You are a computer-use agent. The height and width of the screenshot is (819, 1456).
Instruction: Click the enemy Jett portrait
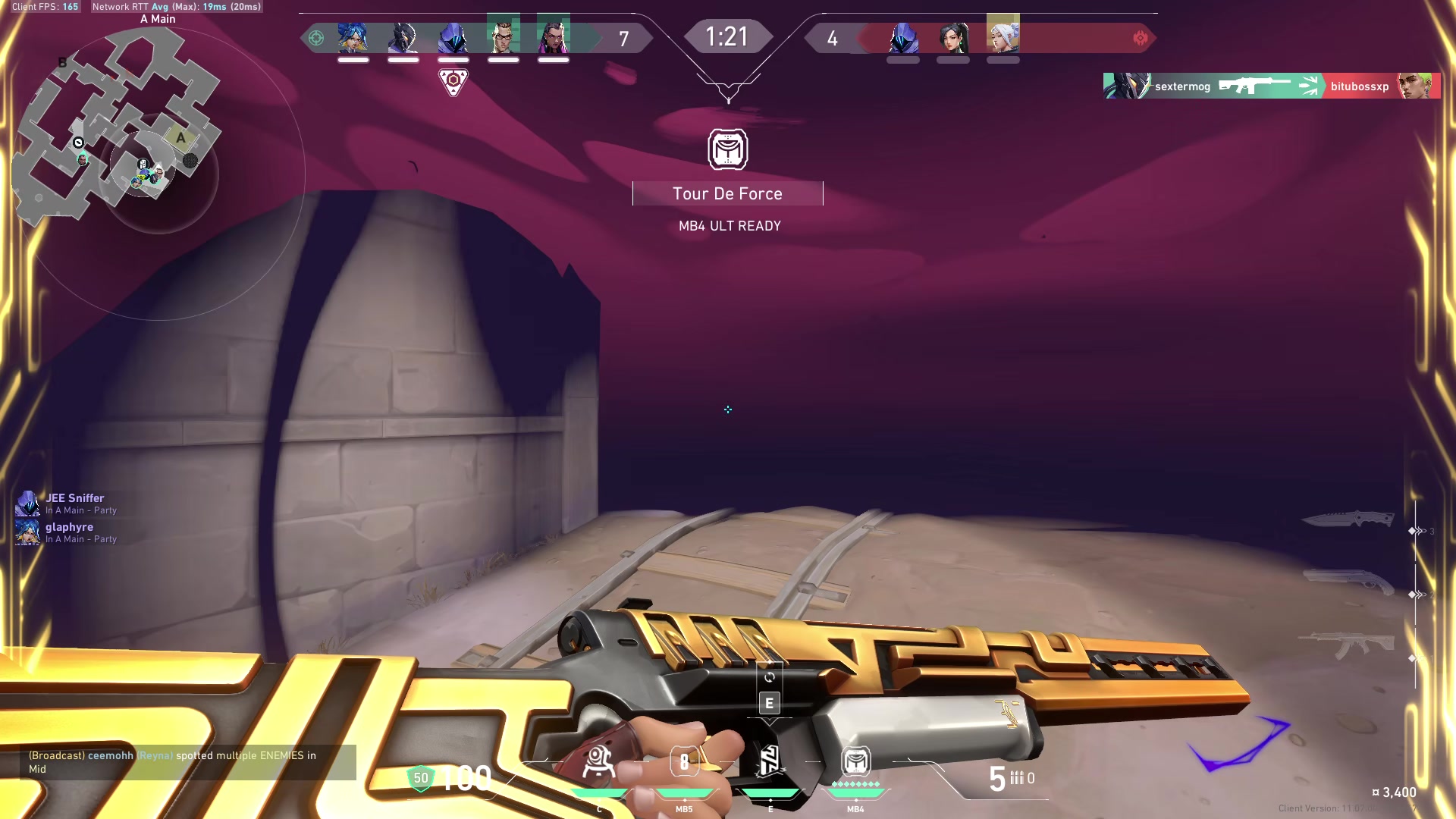pyautogui.click(x=1003, y=36)
